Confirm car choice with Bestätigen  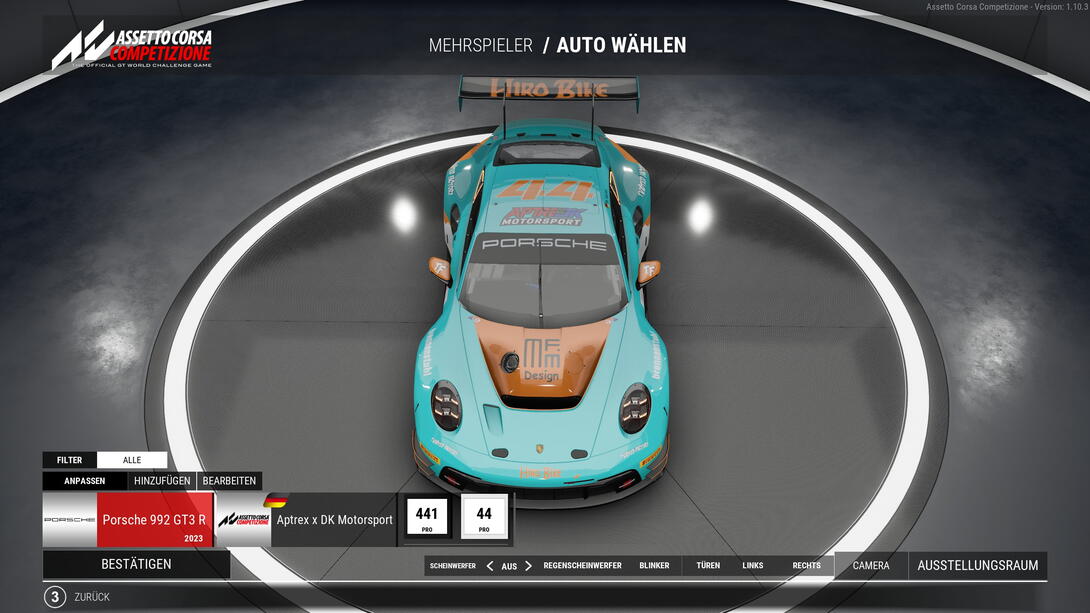[x=136, y=564]
